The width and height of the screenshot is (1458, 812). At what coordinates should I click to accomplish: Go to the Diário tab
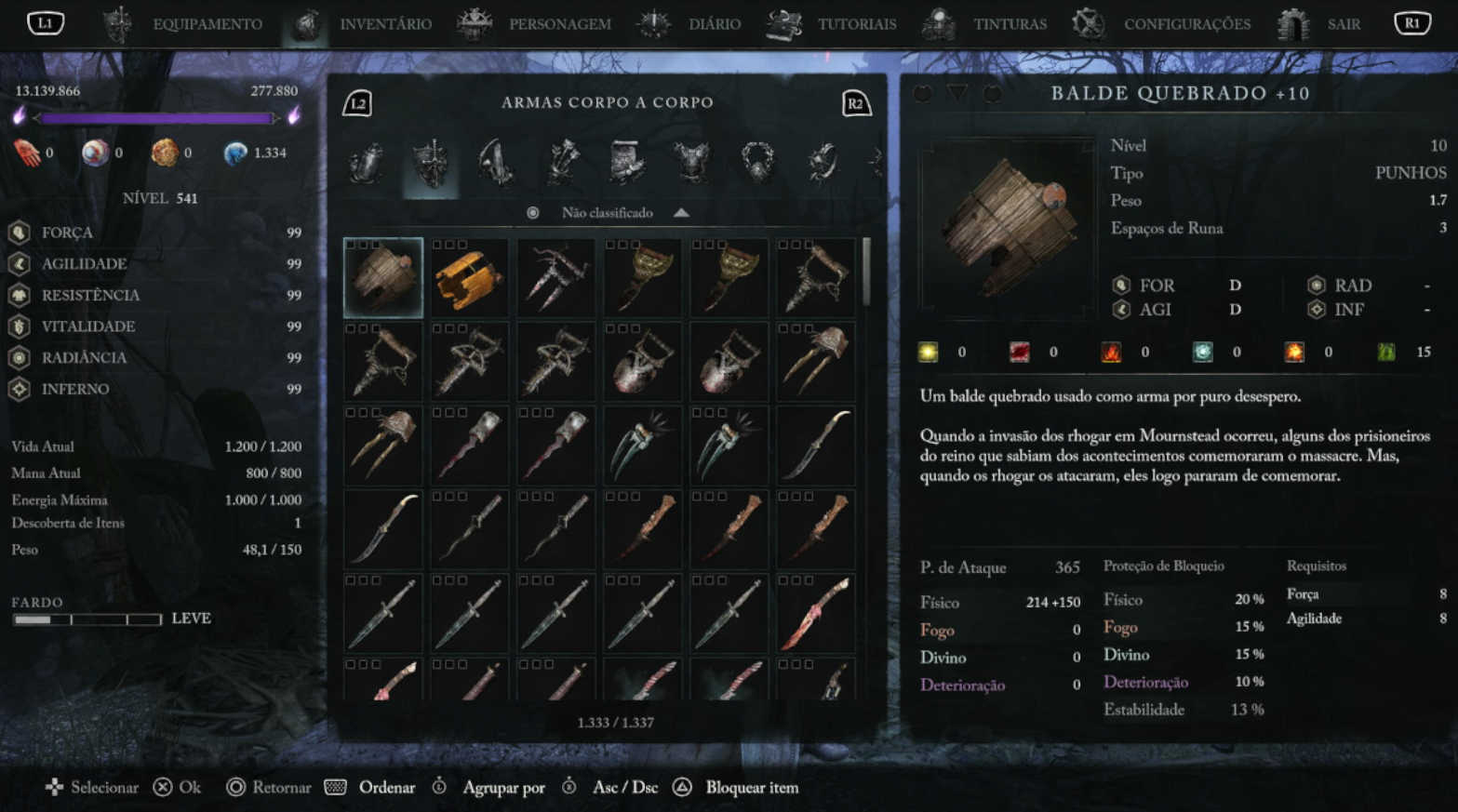tap(714, 24)
